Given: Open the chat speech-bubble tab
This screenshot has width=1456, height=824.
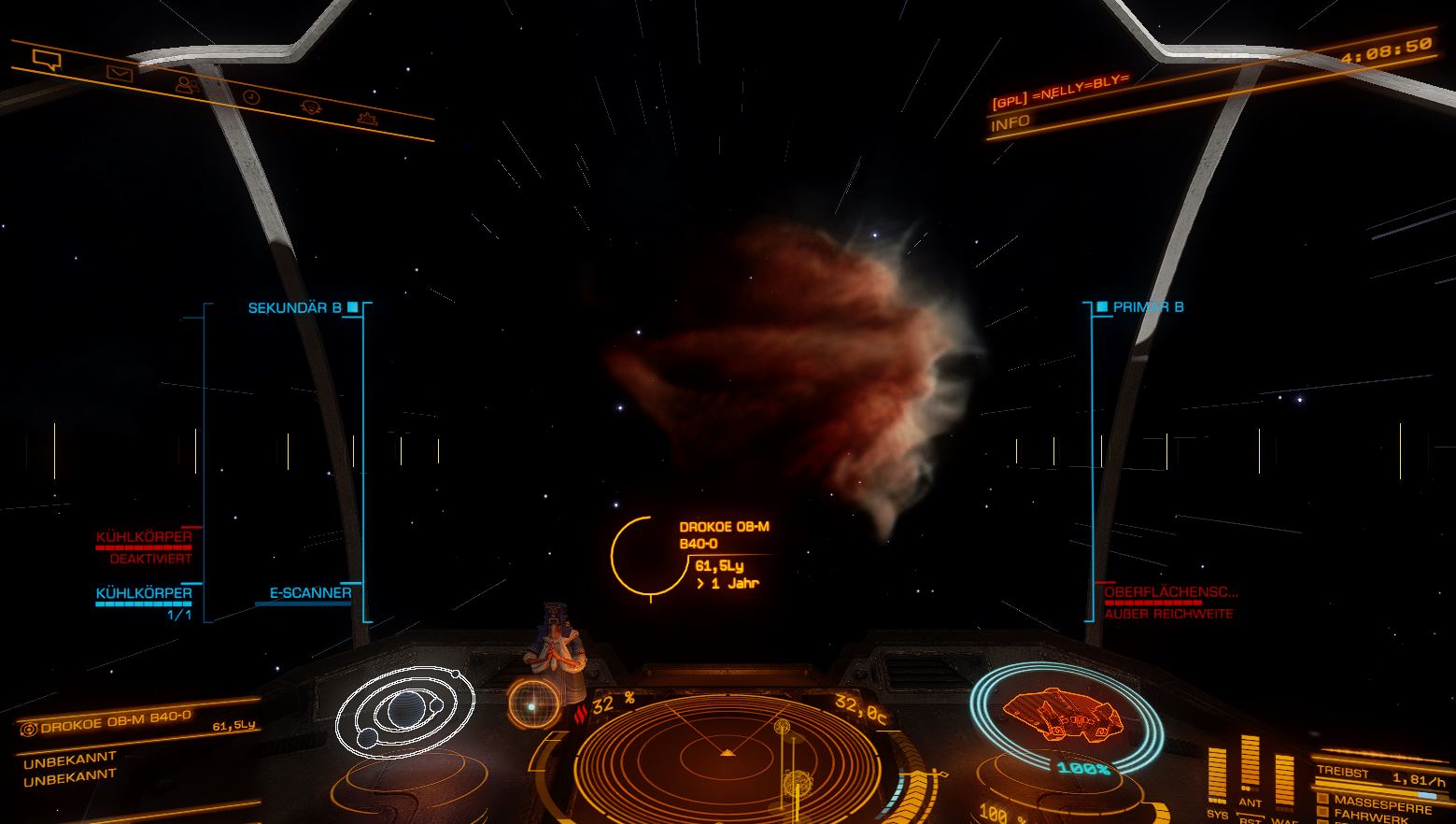Looking at the screenshot, I should pyautogui.click(x=46, y=61).
